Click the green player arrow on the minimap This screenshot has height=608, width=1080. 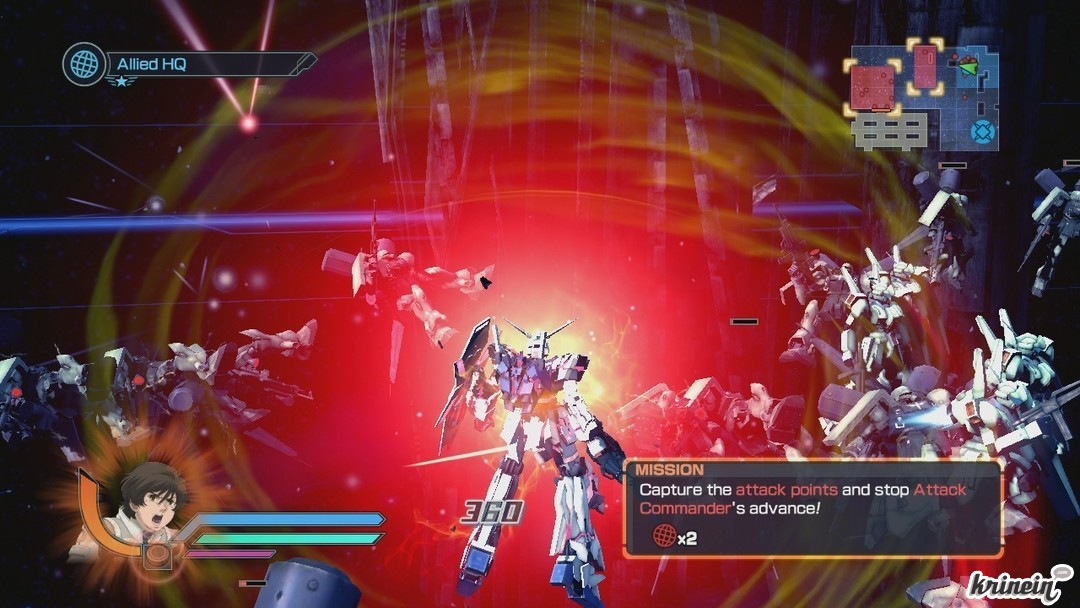pos(967,67)
